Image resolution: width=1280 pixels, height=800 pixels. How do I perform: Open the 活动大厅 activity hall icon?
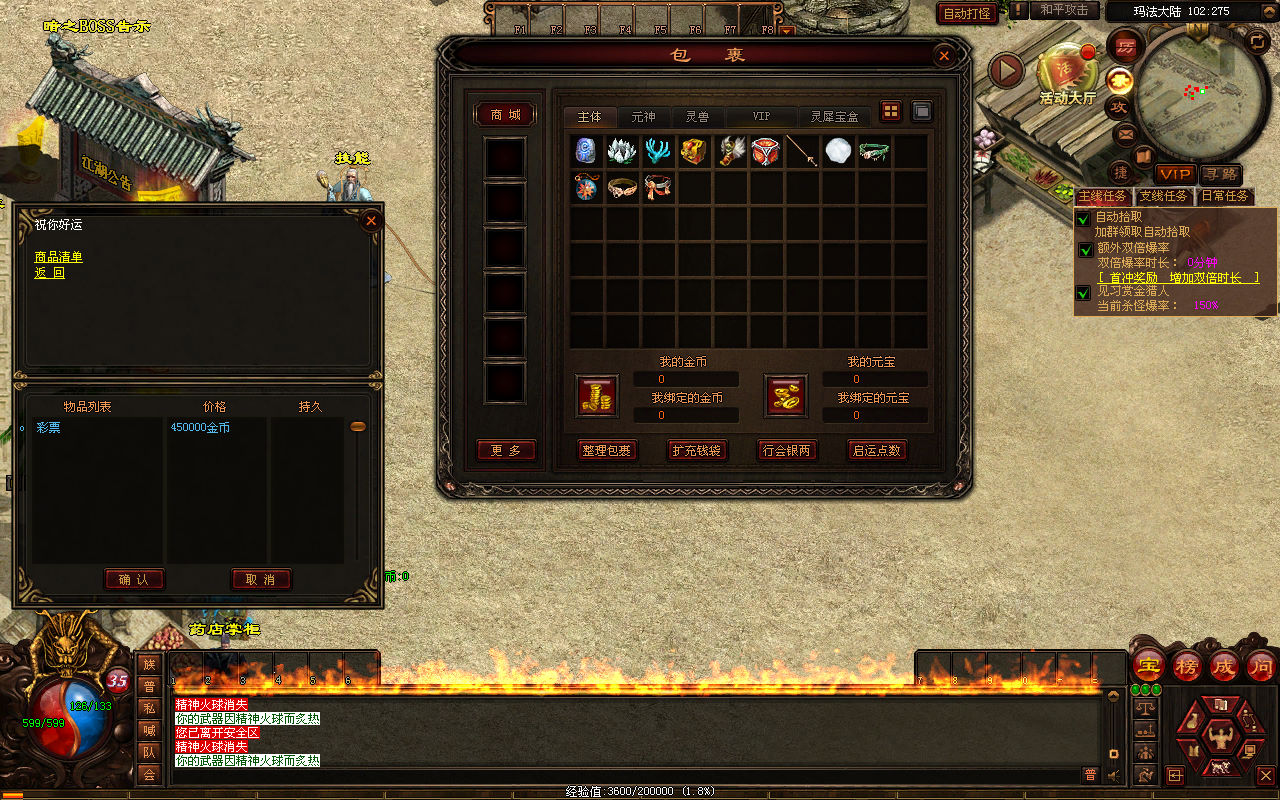coord(1068,72)
